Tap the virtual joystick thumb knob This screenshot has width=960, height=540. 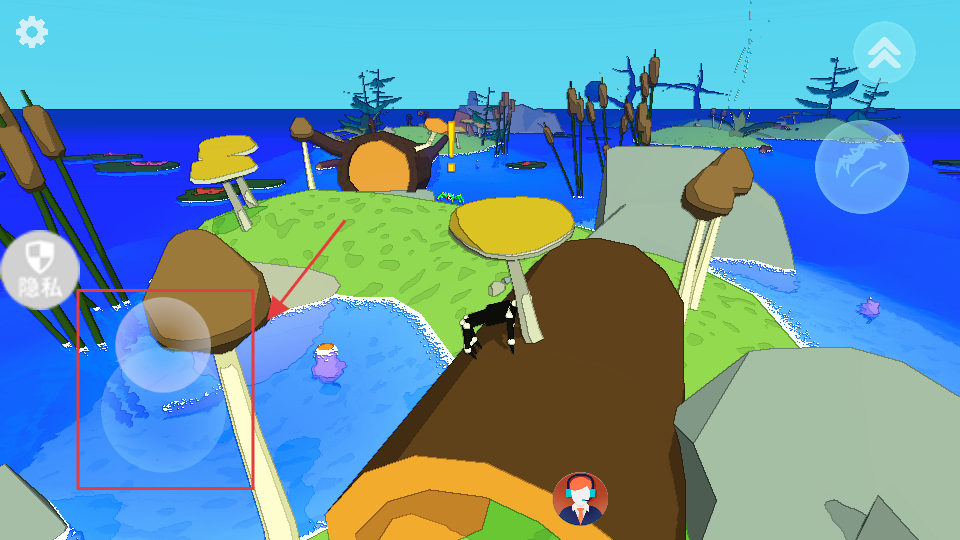tap(162, 345)
